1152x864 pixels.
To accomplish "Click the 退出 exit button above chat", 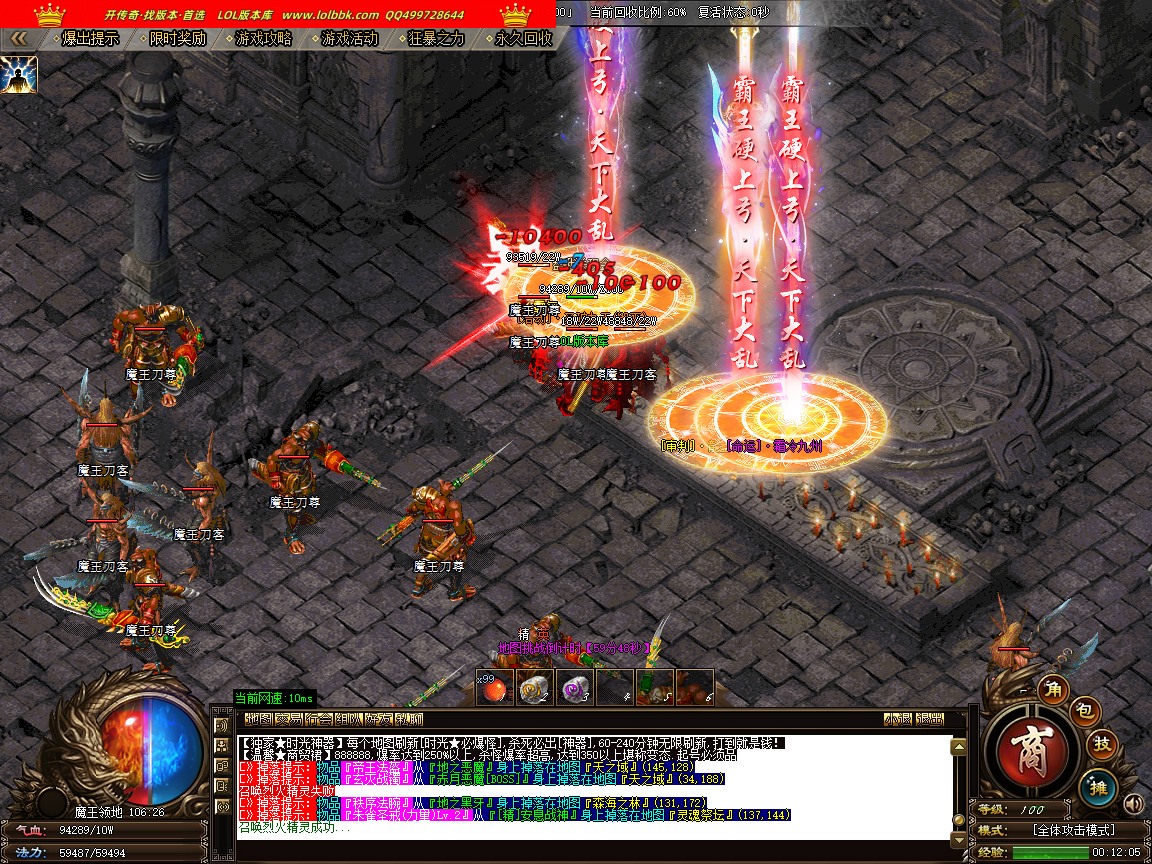I will pyautogui.click(x=929, y=719).
